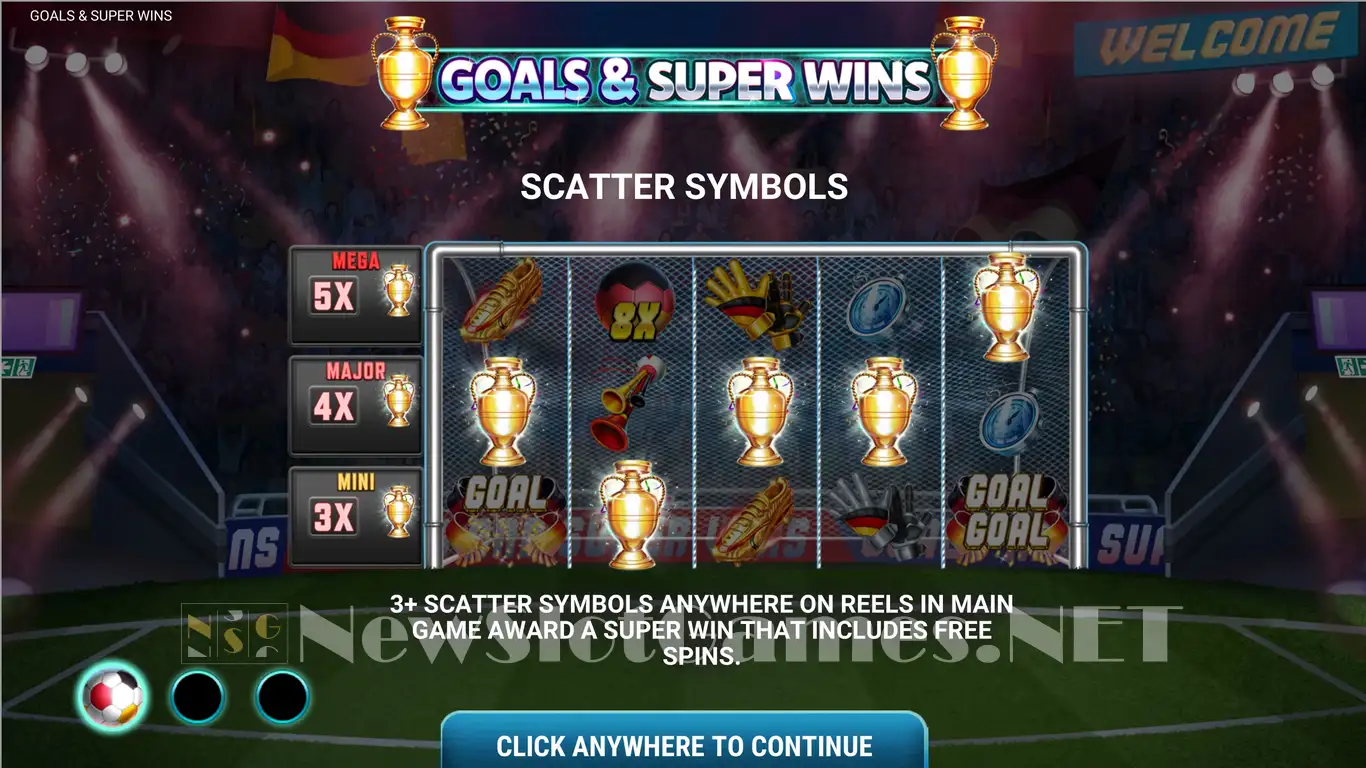Jump to the third intro page dot
The width and height of the screenshot is (1366, 768).
coord(282,697)
